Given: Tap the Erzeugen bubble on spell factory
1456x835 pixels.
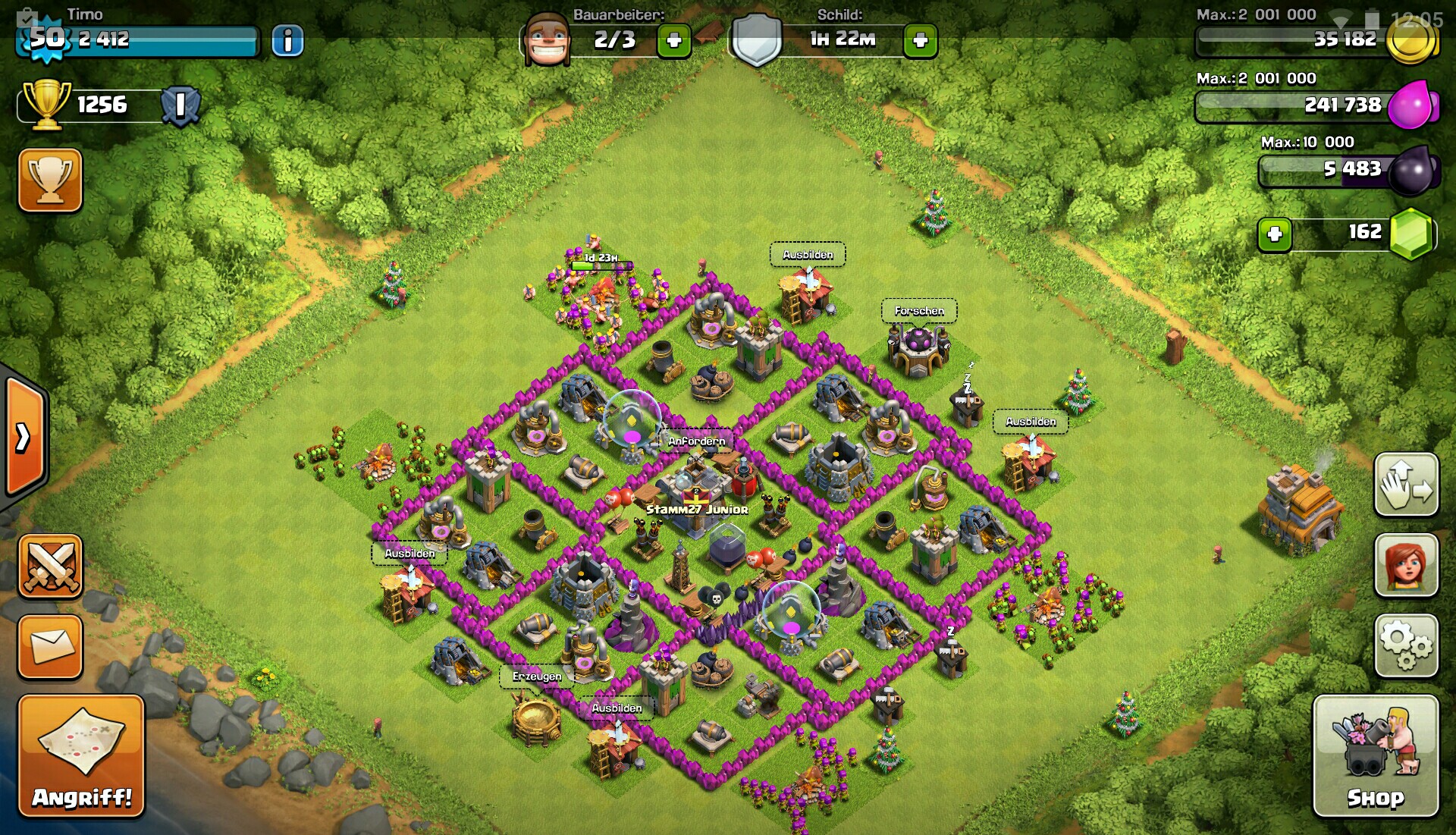Looking at the screenshot, I should point(537,676).
